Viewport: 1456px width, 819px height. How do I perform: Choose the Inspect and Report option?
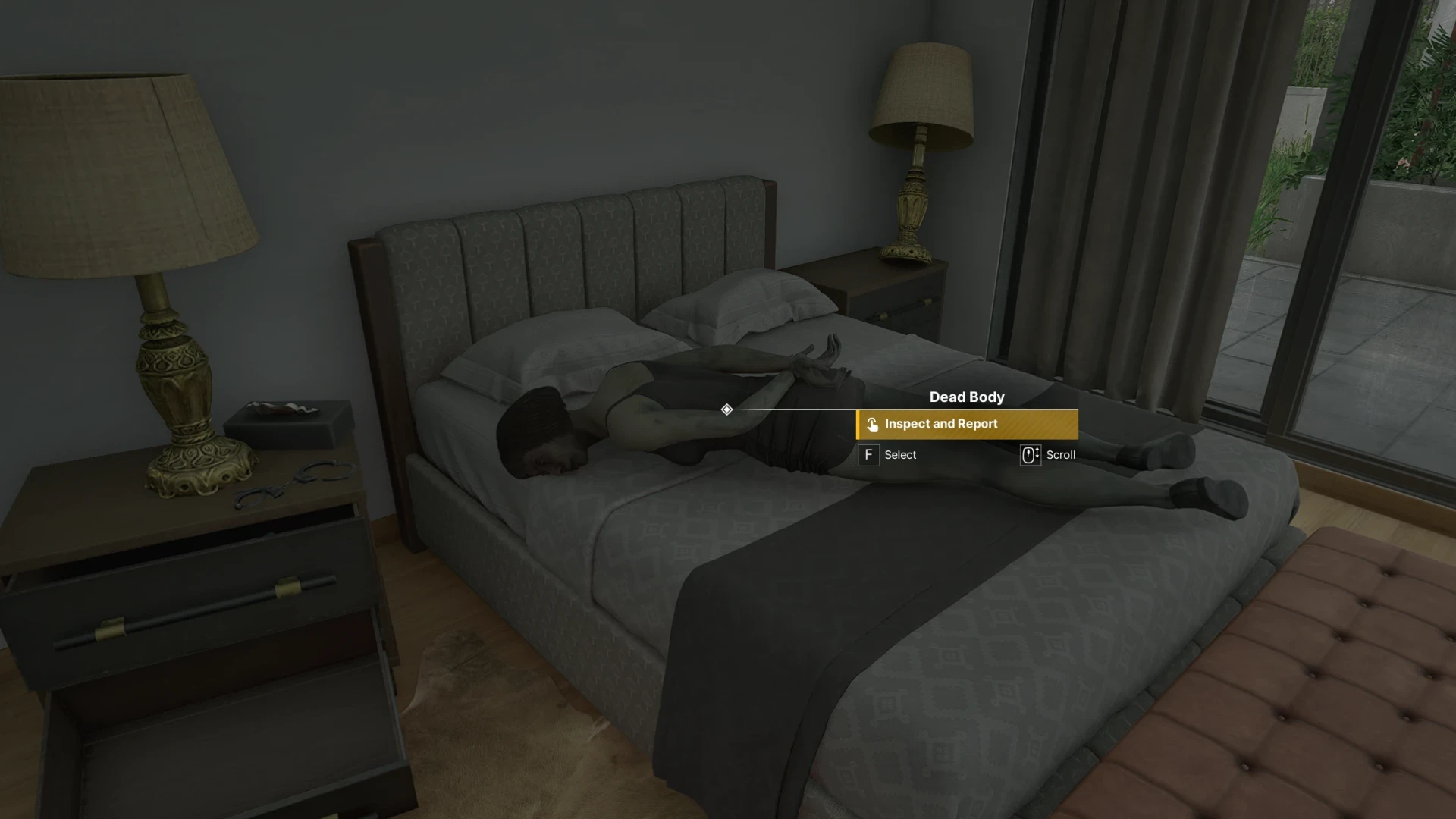967,425
